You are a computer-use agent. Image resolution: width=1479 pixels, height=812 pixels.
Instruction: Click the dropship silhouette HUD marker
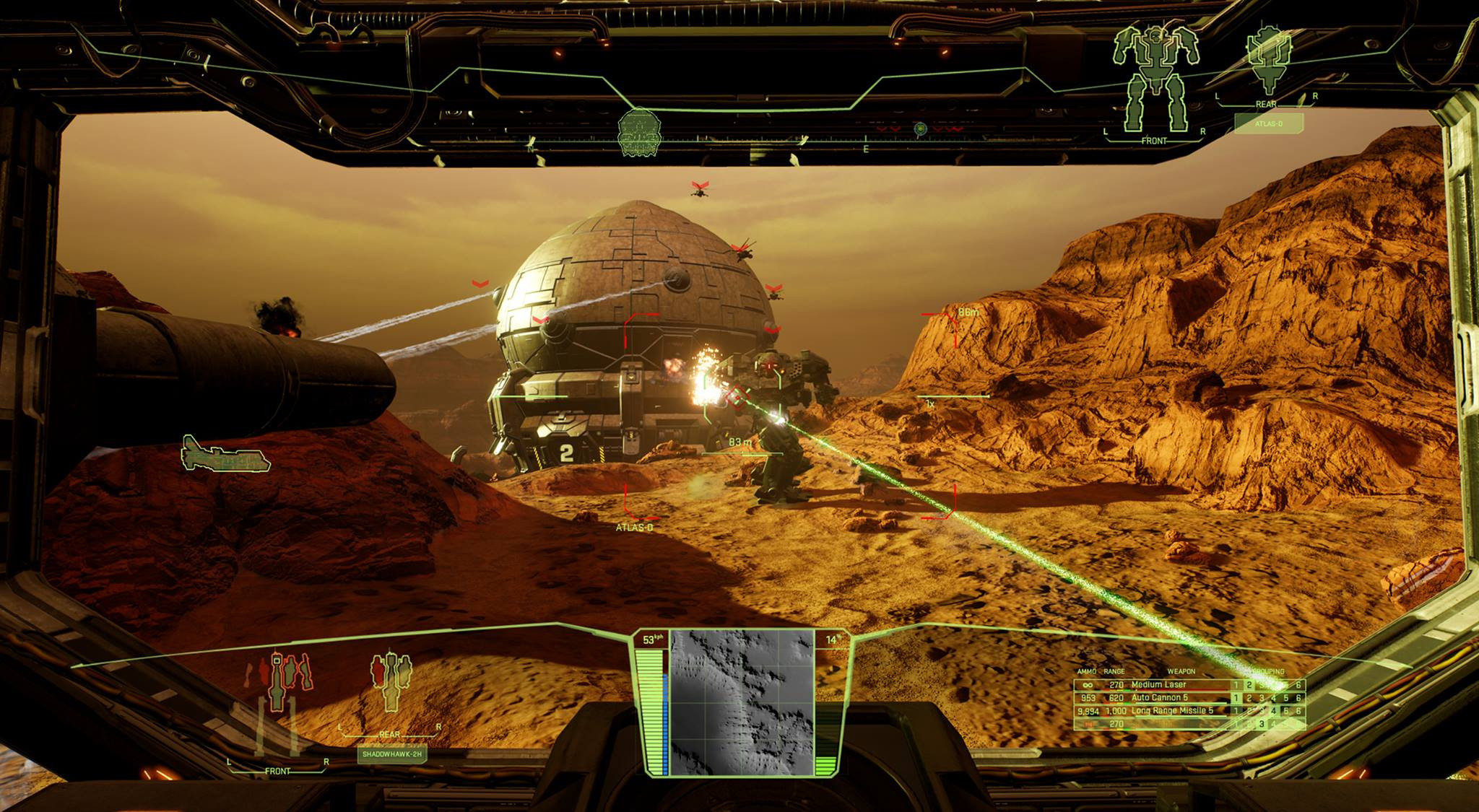click(225, 455)
